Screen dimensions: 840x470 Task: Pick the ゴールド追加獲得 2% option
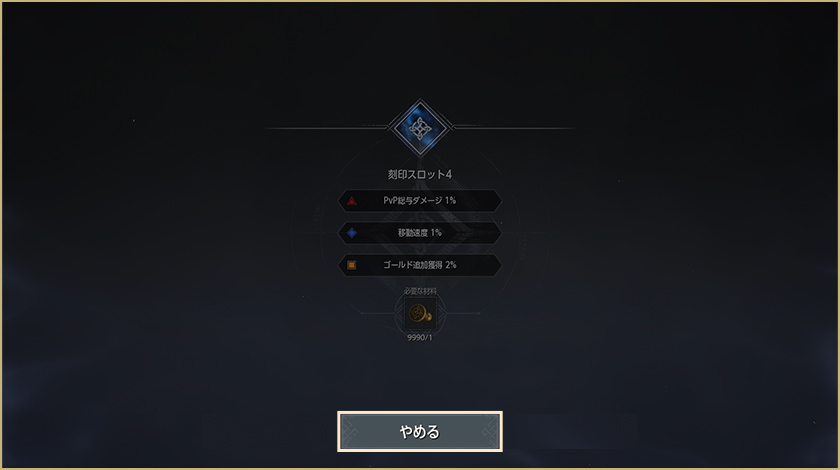pos(420,265)
